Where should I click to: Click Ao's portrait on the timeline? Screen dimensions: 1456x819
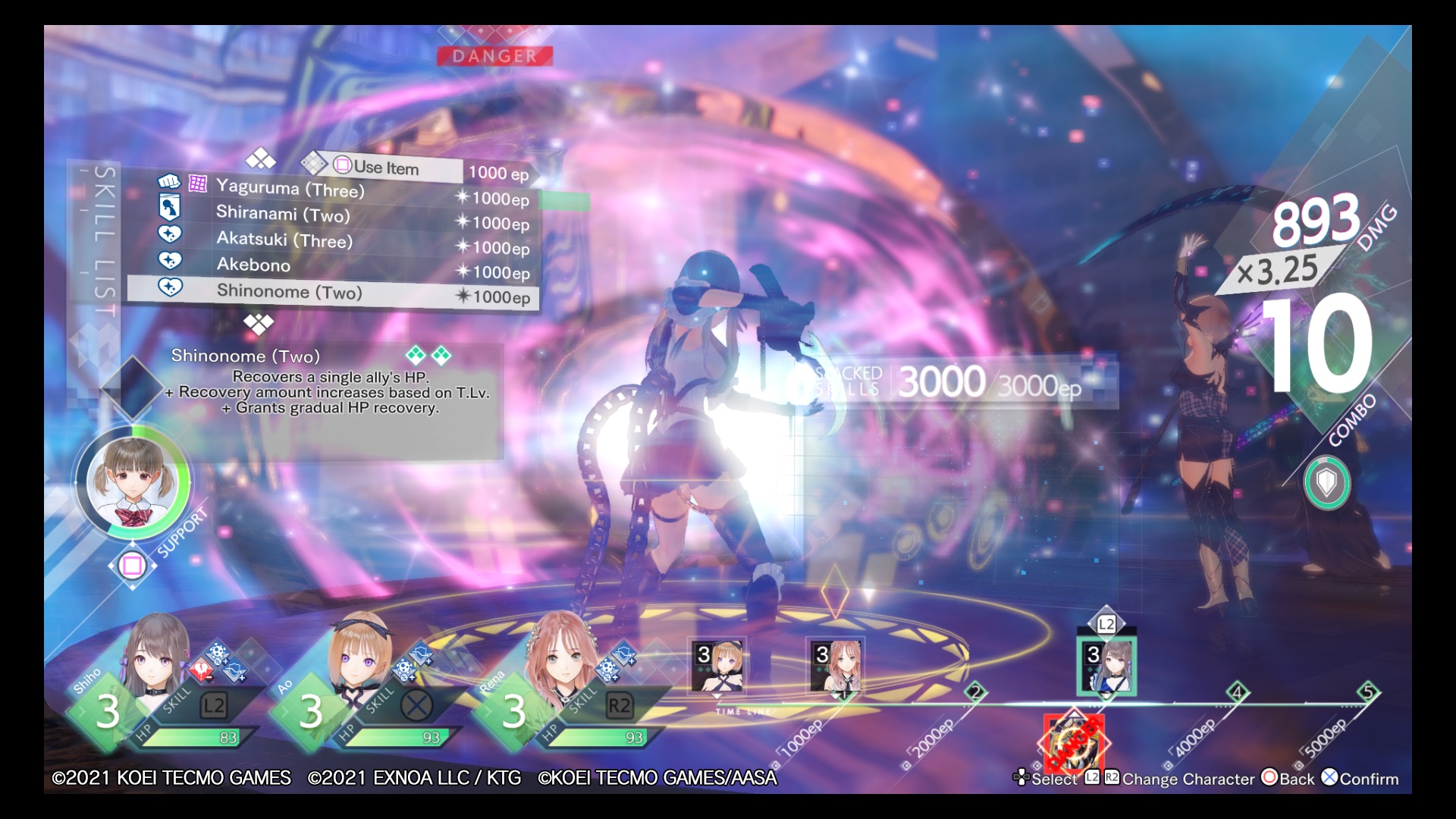tap(717, 666)
